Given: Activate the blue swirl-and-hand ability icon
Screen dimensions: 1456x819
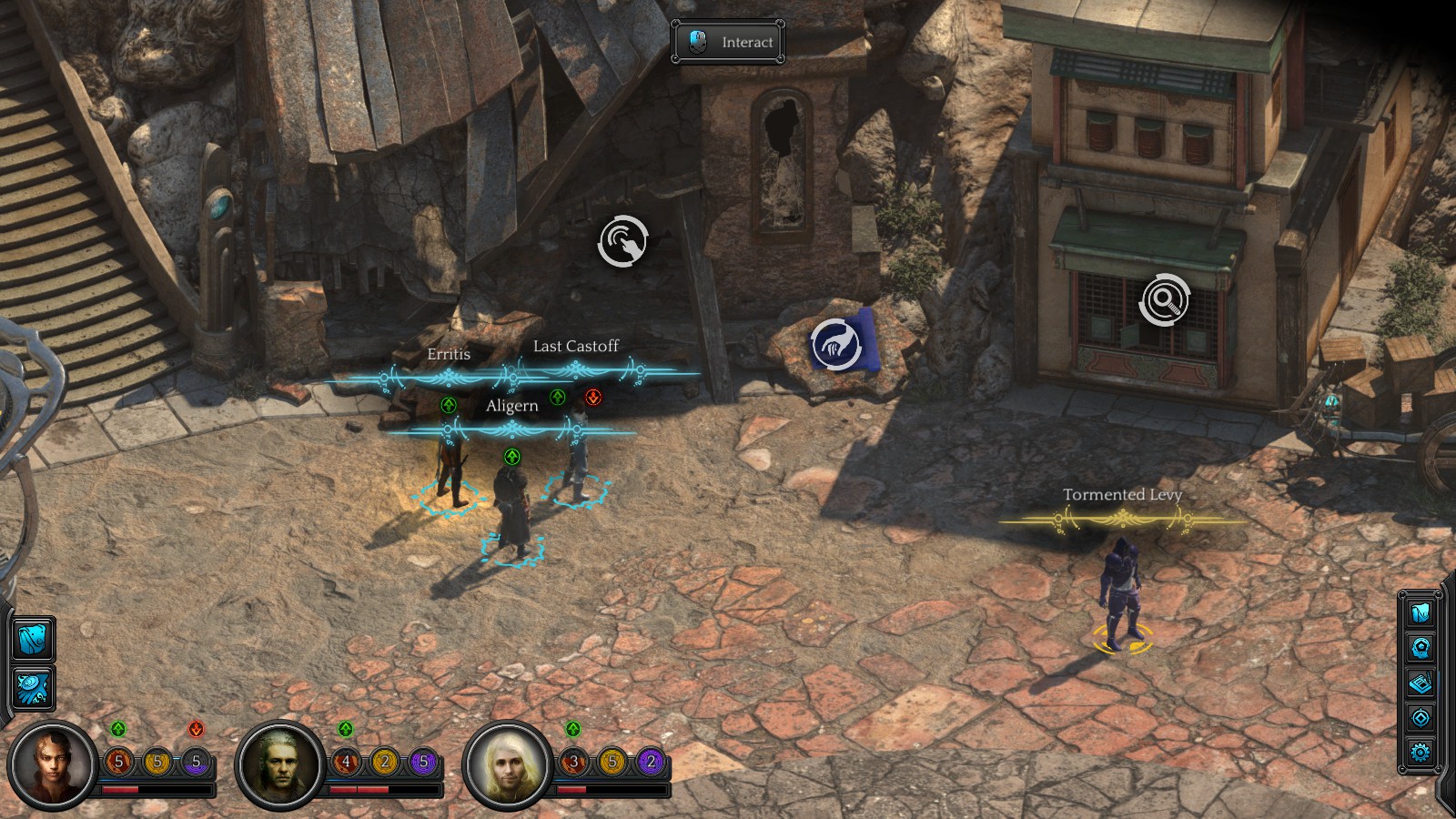Looking at the screenshot, I should coord(34,687).
